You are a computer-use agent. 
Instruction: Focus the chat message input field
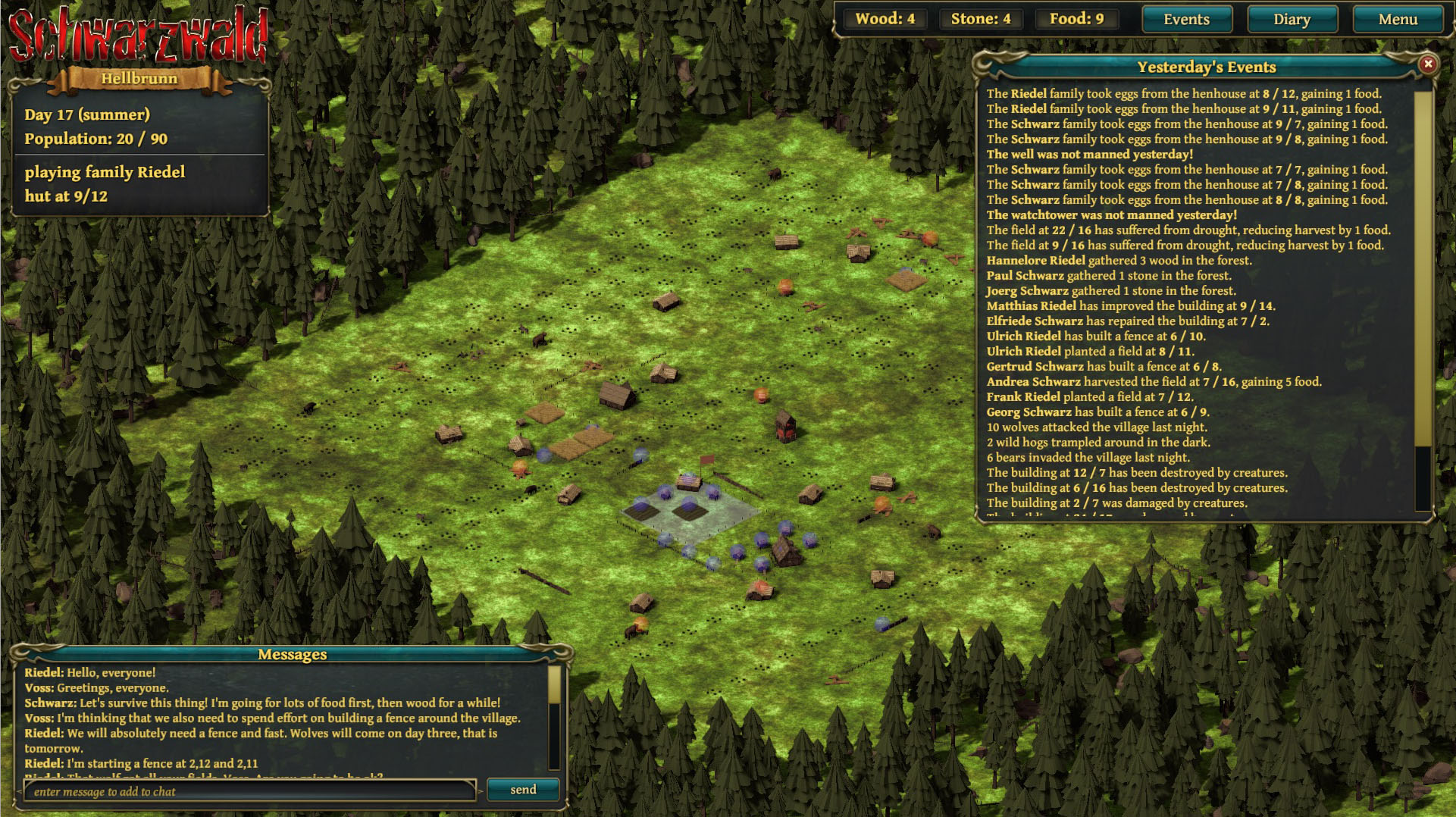click(x=250, y=791)
